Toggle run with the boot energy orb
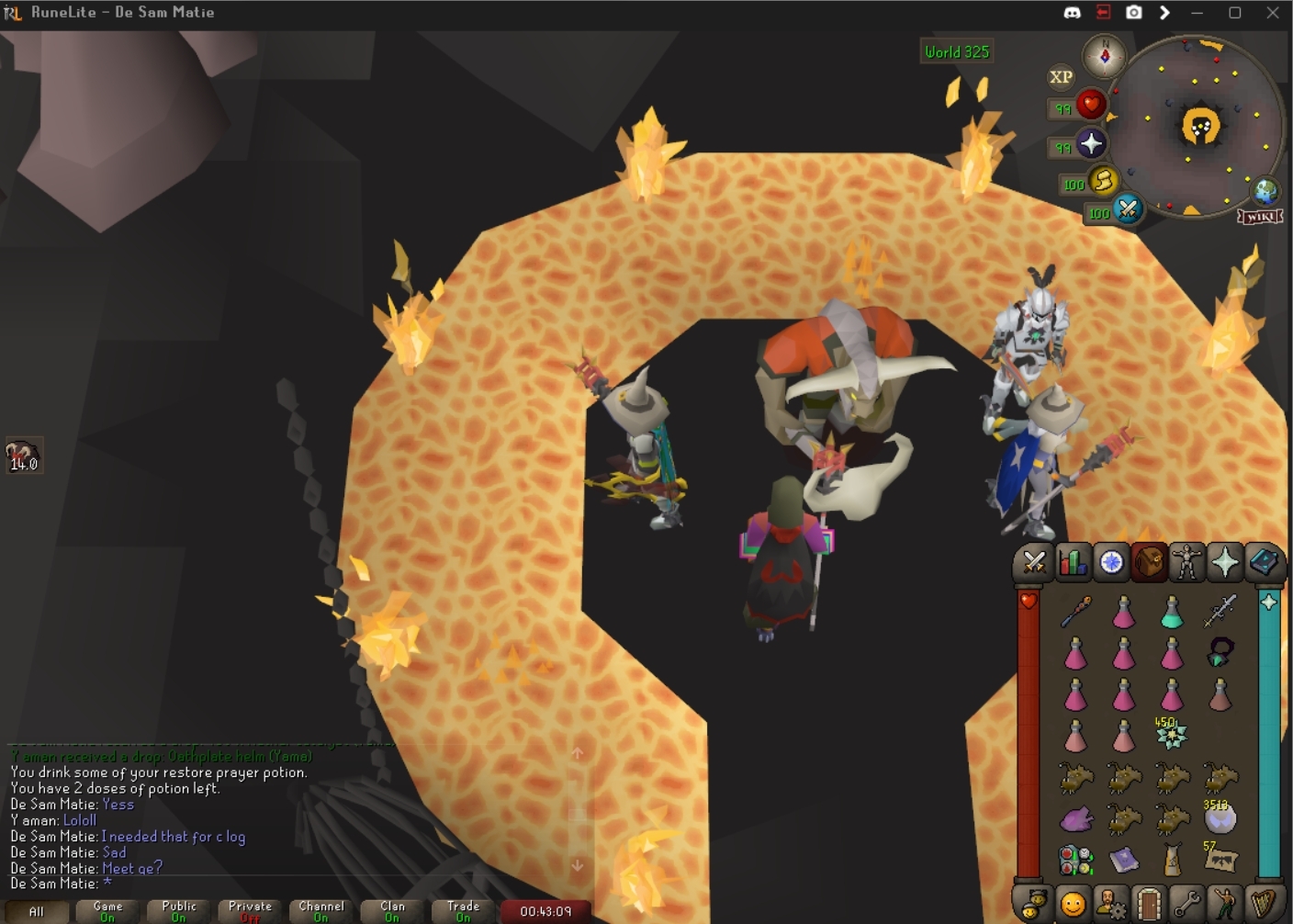The width and height of the screenshot is (1293, 924). 1103,181
